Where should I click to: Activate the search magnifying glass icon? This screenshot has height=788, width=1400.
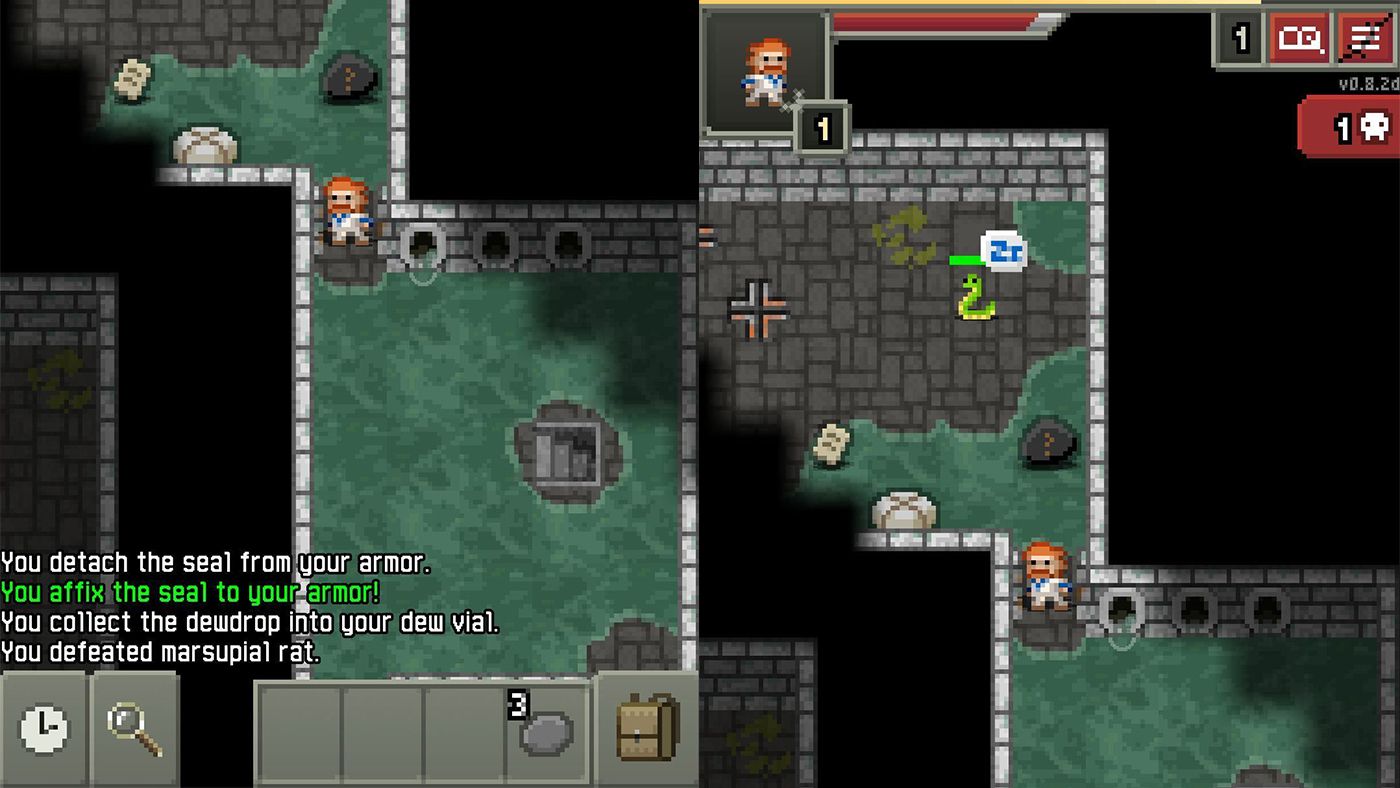[x=131, y=731]
